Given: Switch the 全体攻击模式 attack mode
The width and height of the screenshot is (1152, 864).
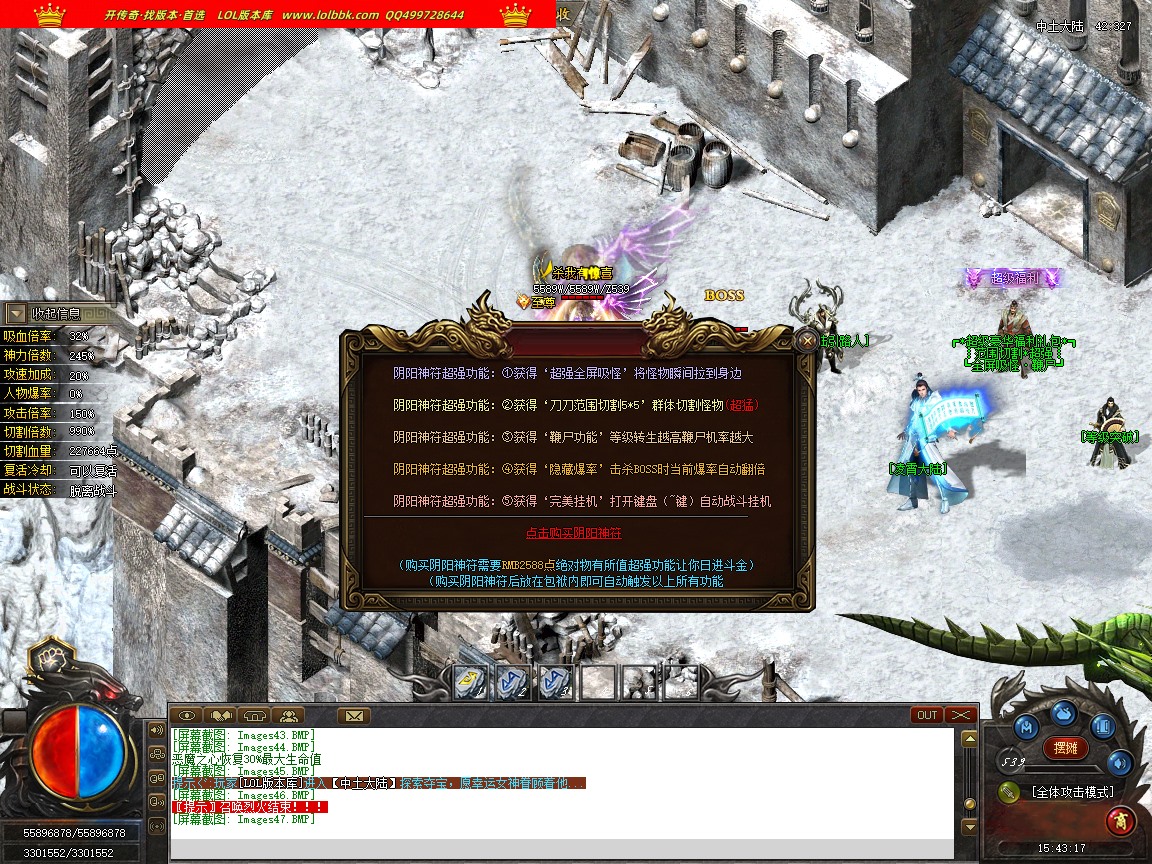Looking at the screenshot, I should tap(1072, 792).
